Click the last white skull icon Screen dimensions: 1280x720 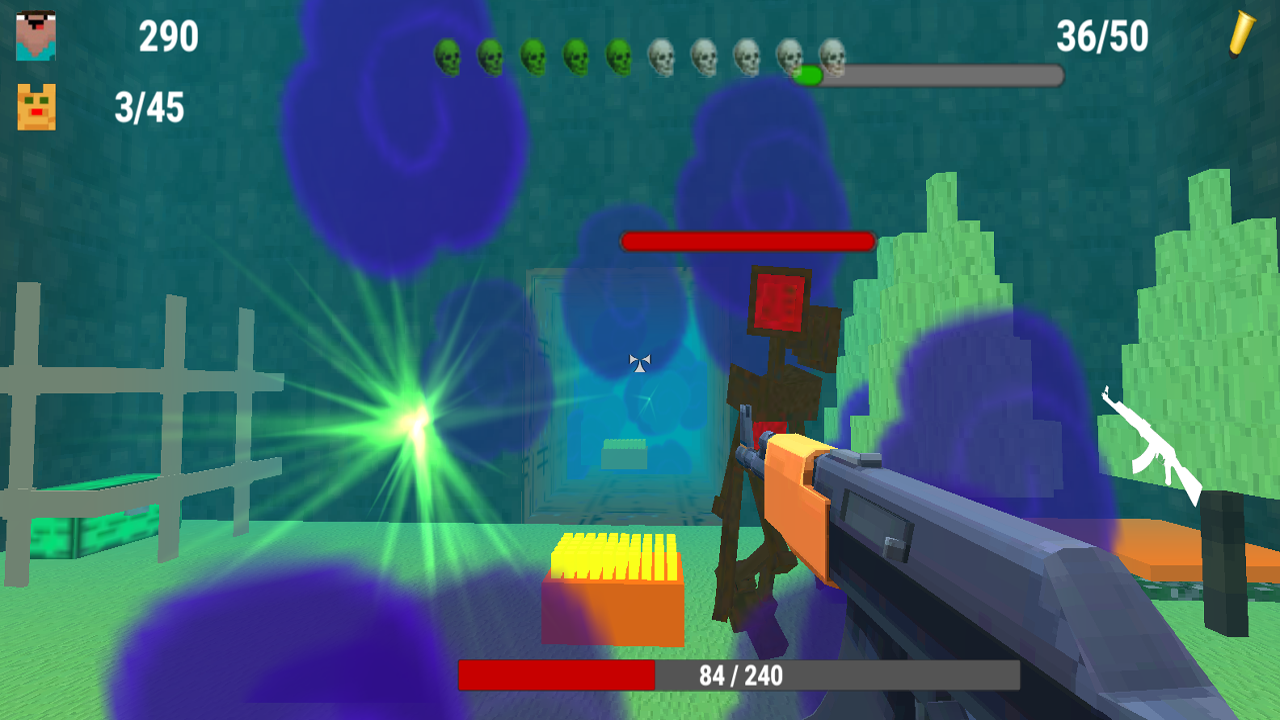coord(831,57)
